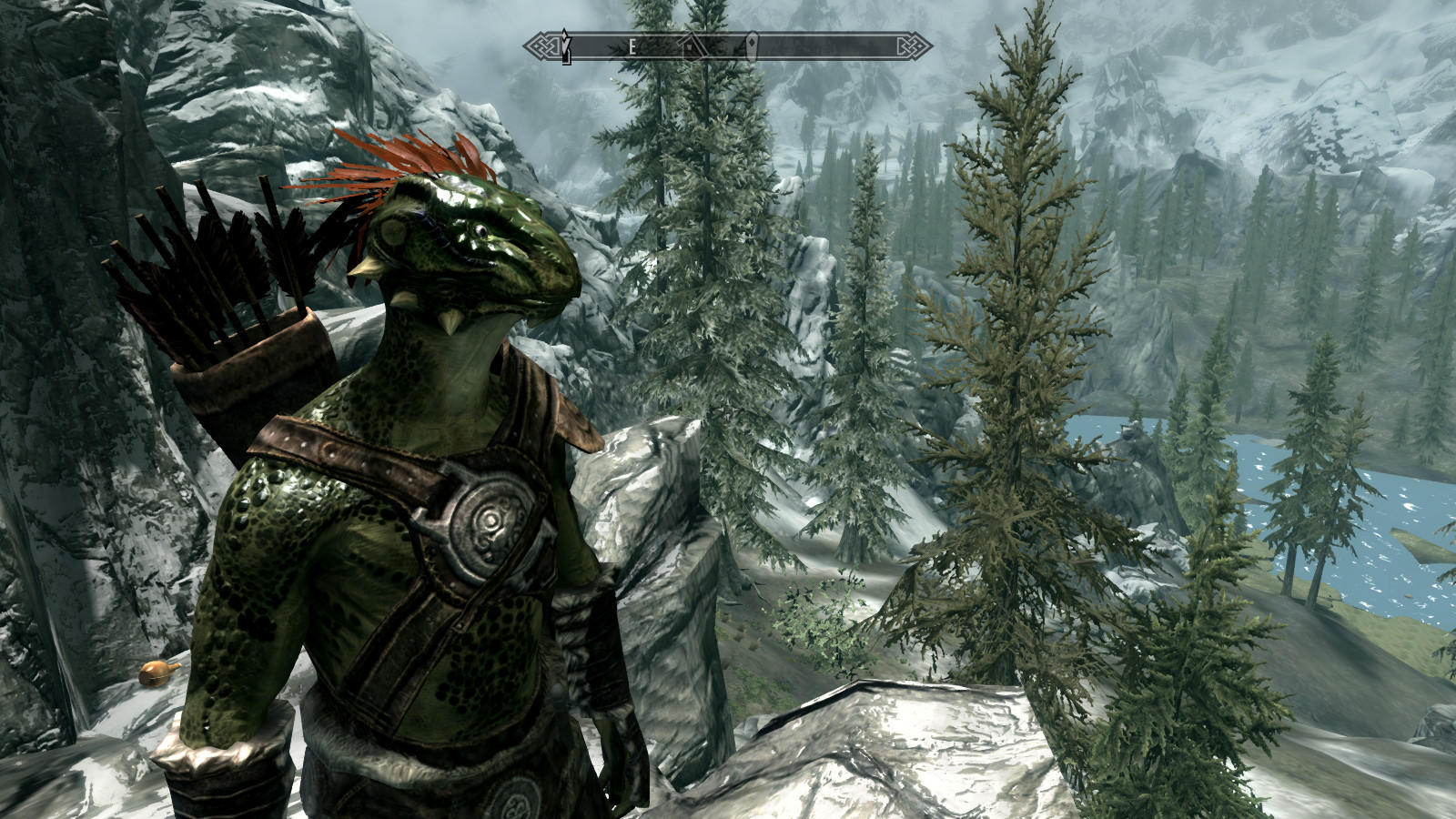The image size is (1456, 819).
Task: Click the player position arrow on the compass
Action: 566,44
